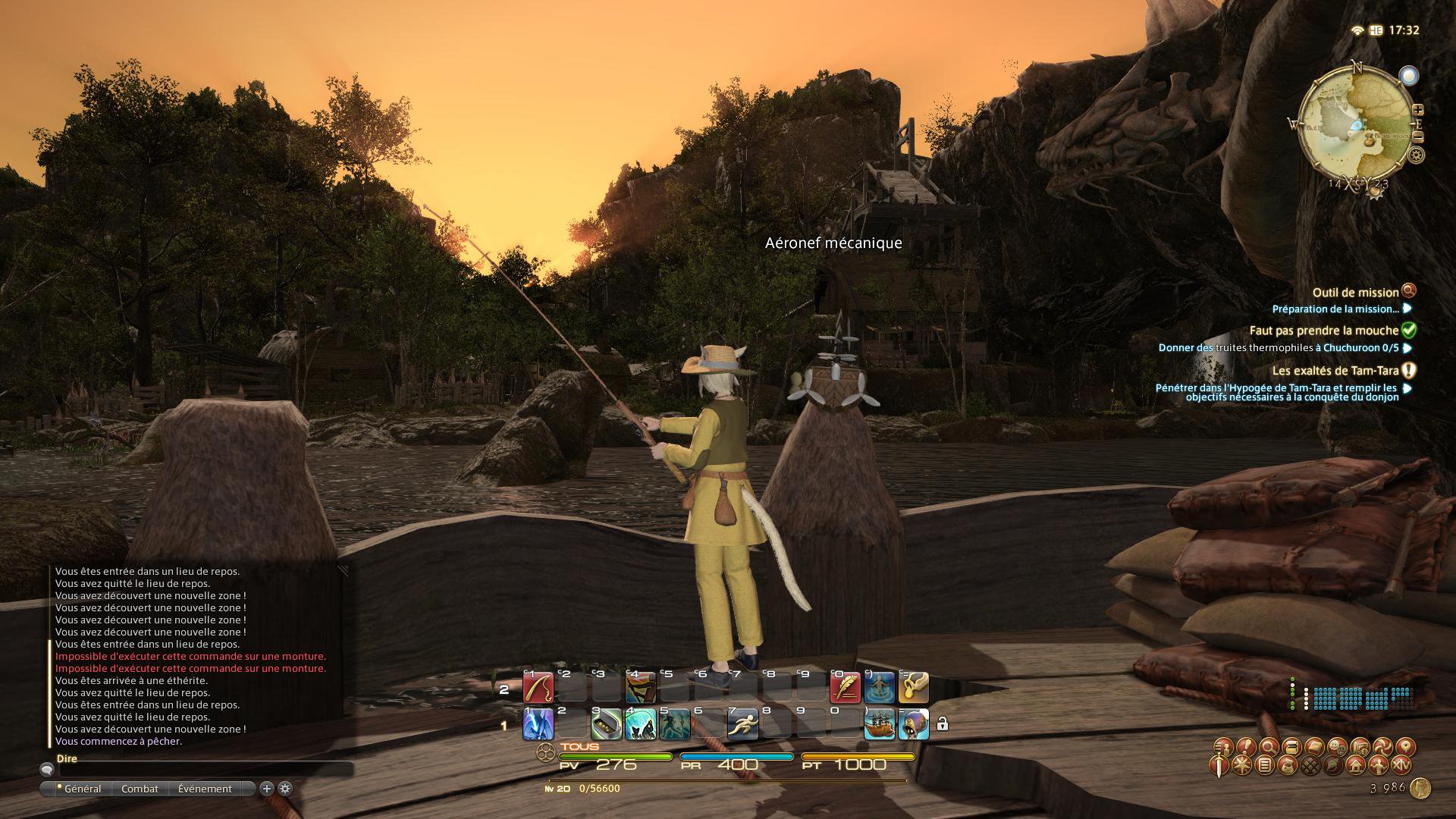
Task: Select the sardine tin bait item slot
Action: point(606,725)
